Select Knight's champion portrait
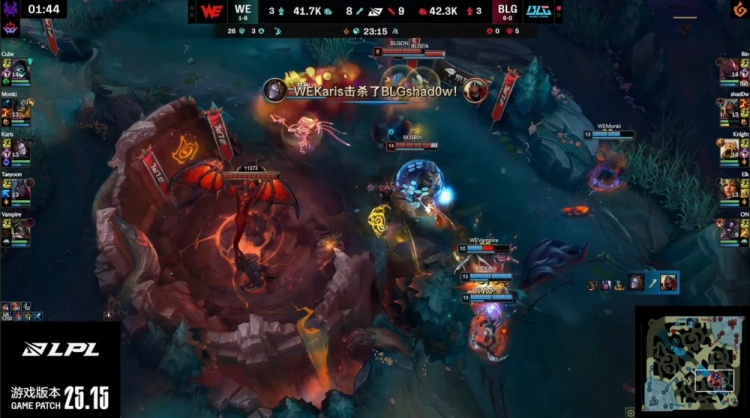The height and width of the screenshot is (418, 750). click(729, 149)
